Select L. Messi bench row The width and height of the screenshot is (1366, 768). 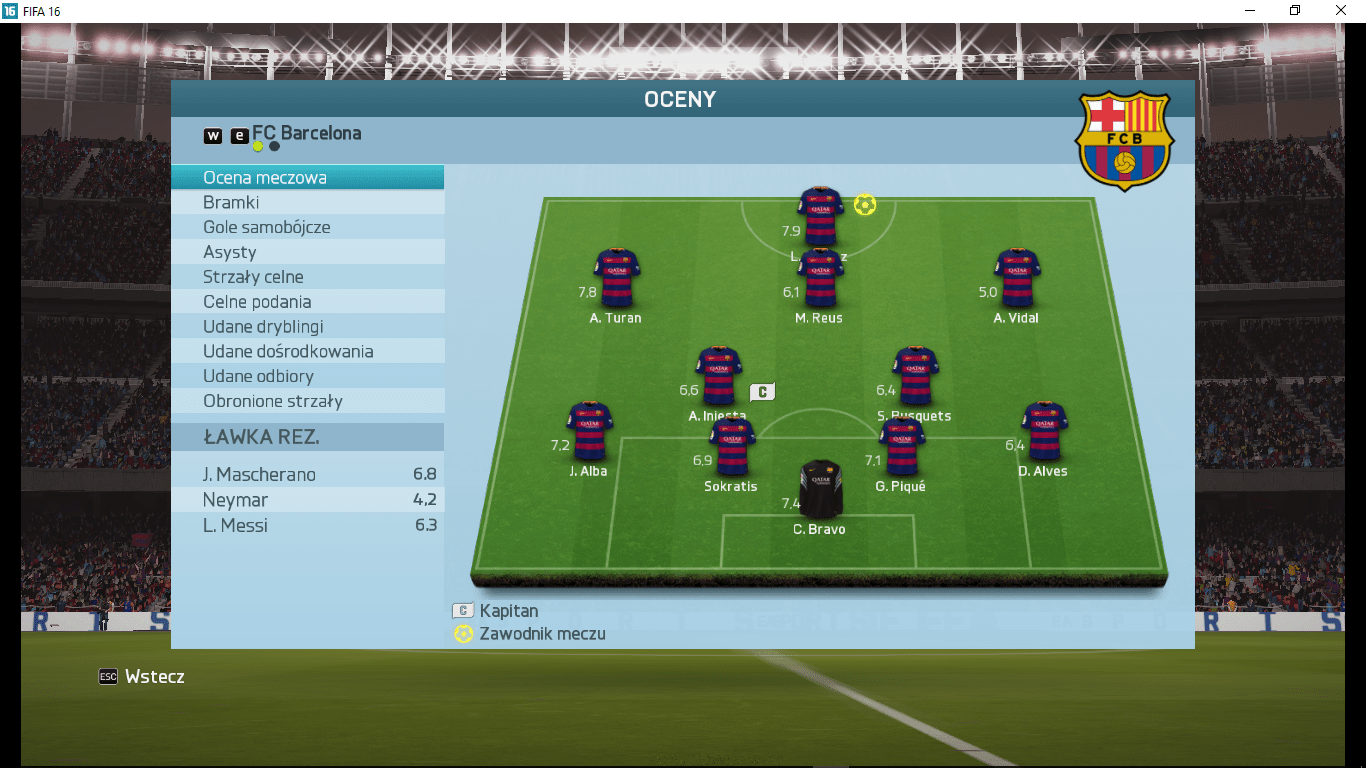tap(307, 526)
